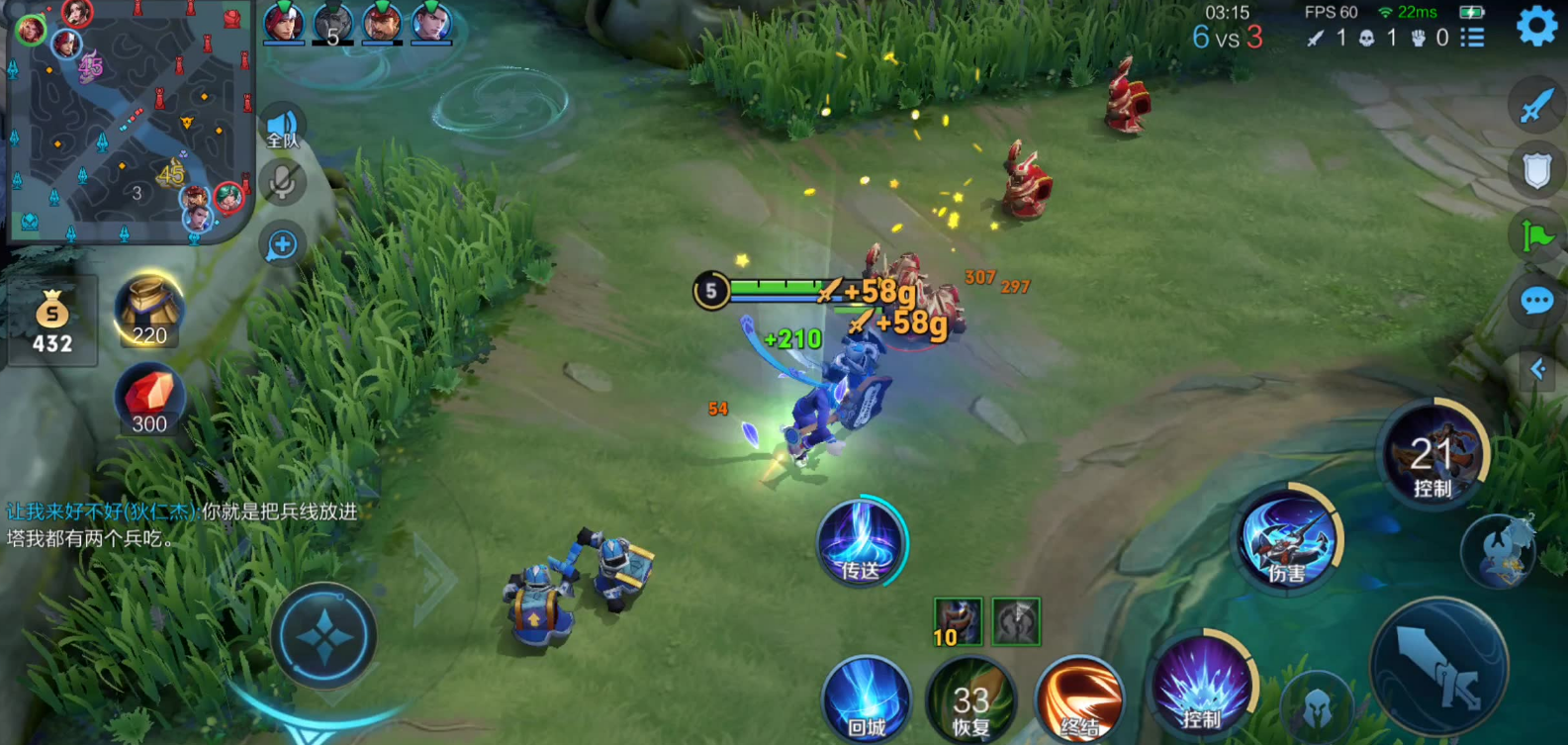Activate the 传送 teleport ability
The width and height of the screenshot is (1568, 745).
(861, 543)
